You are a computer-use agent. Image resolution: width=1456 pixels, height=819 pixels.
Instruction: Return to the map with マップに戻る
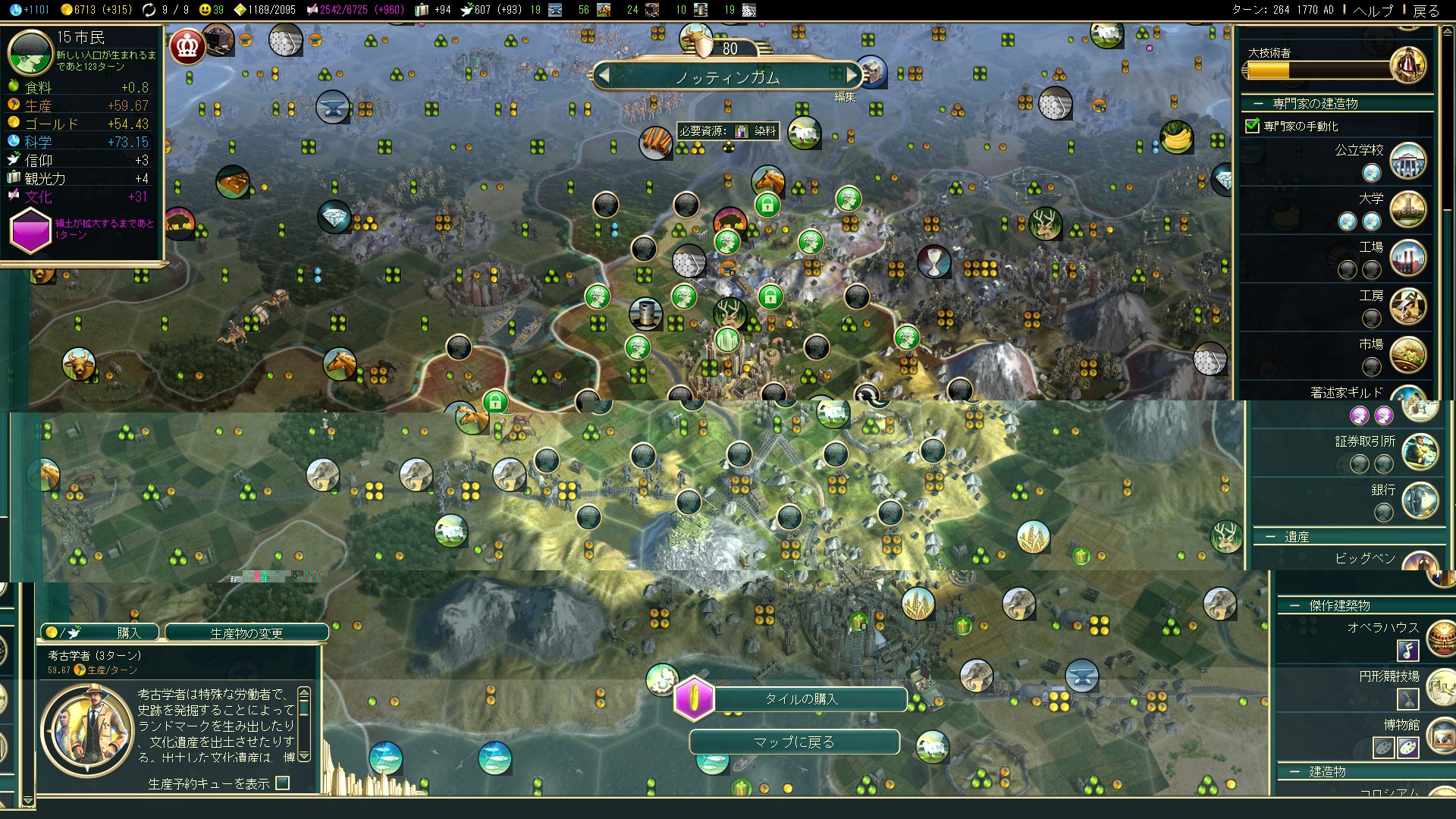click(794, 742)
